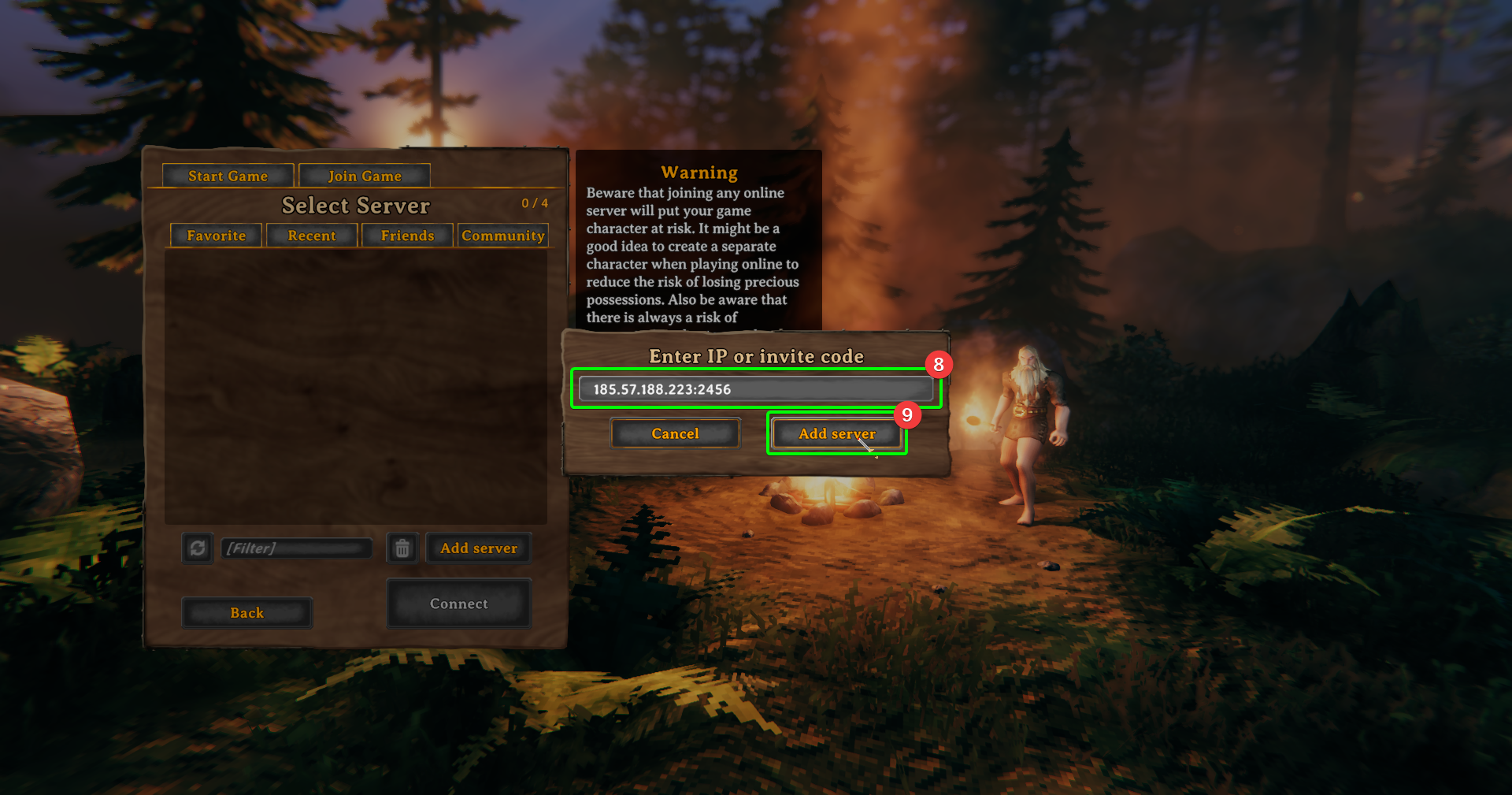Show Friends servers
1512x795 pixels.
(406, 235)
